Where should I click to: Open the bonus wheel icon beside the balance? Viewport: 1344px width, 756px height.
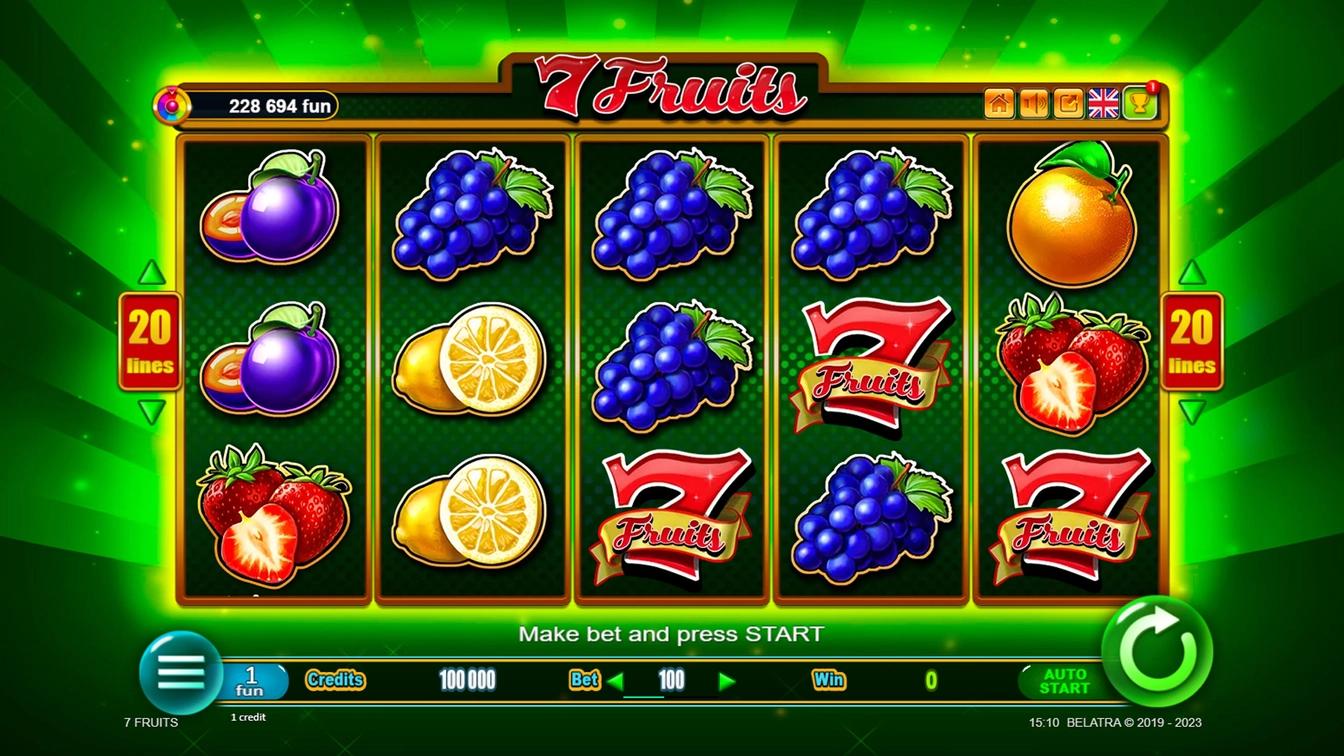[x=173, y=105]
